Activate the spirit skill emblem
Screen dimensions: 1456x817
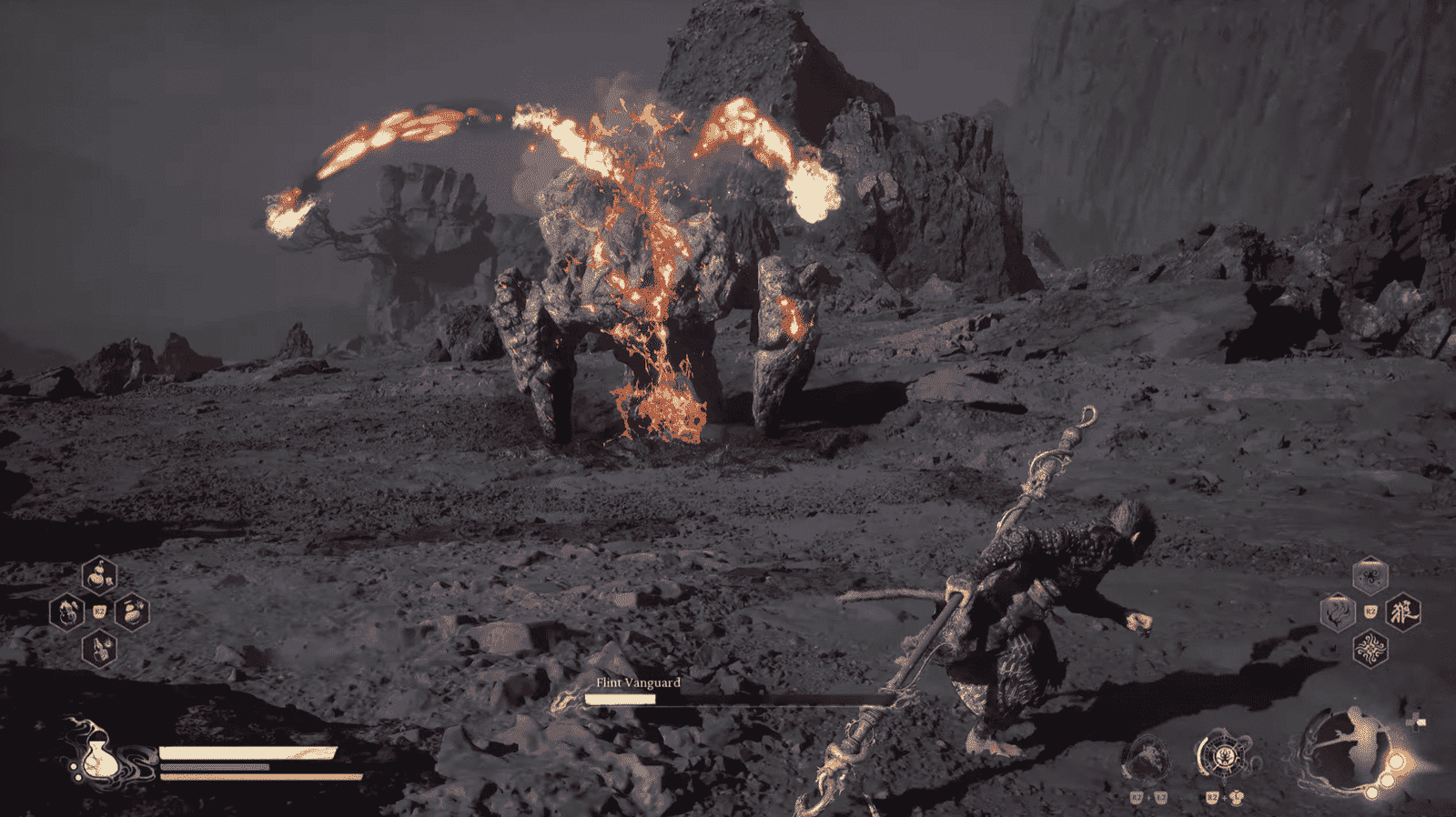[x=1147, y=758]
